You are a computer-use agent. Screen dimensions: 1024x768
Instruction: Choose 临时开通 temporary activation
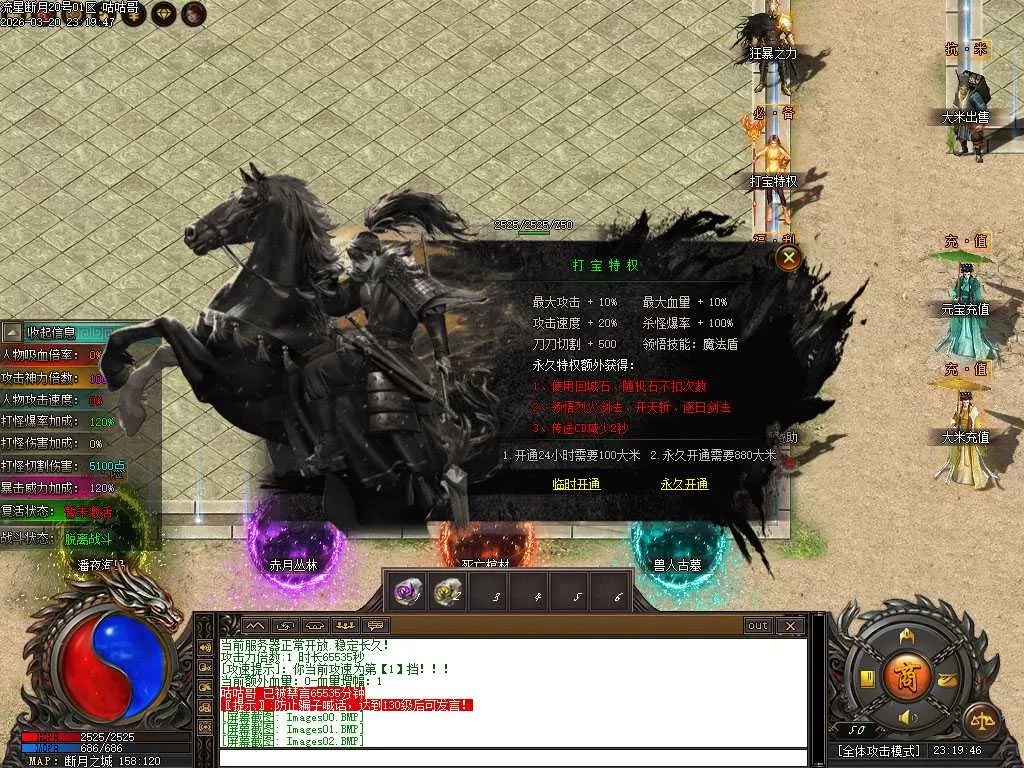coord(576,484)
